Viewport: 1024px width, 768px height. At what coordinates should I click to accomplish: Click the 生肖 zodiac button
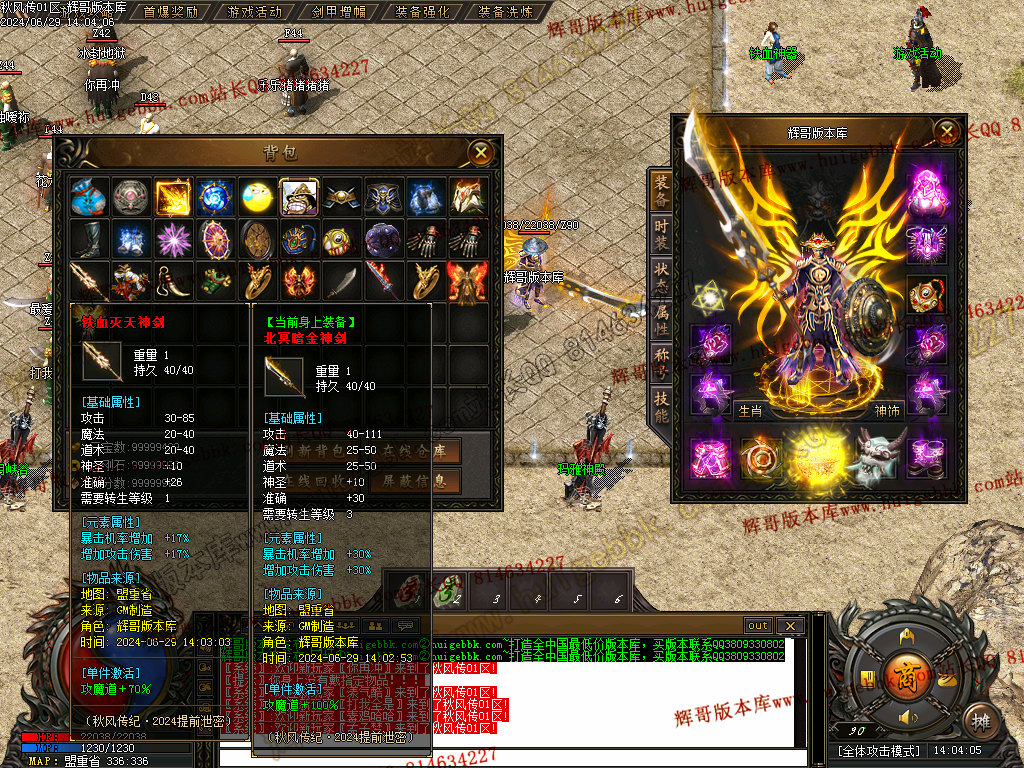click(750, 410)
